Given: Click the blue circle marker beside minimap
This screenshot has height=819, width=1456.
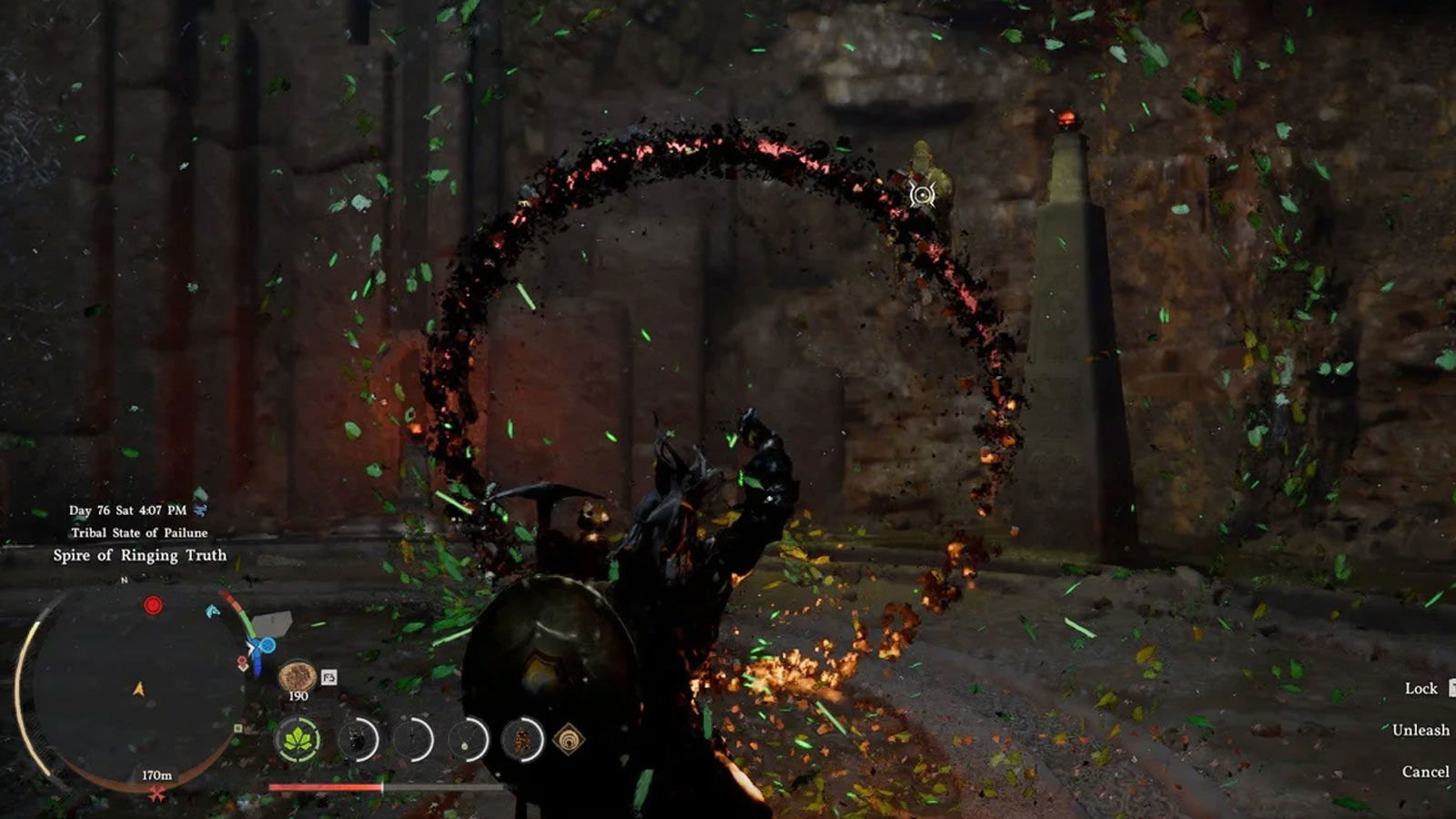Looking at the screenshot, I should [x=267, y=646].
